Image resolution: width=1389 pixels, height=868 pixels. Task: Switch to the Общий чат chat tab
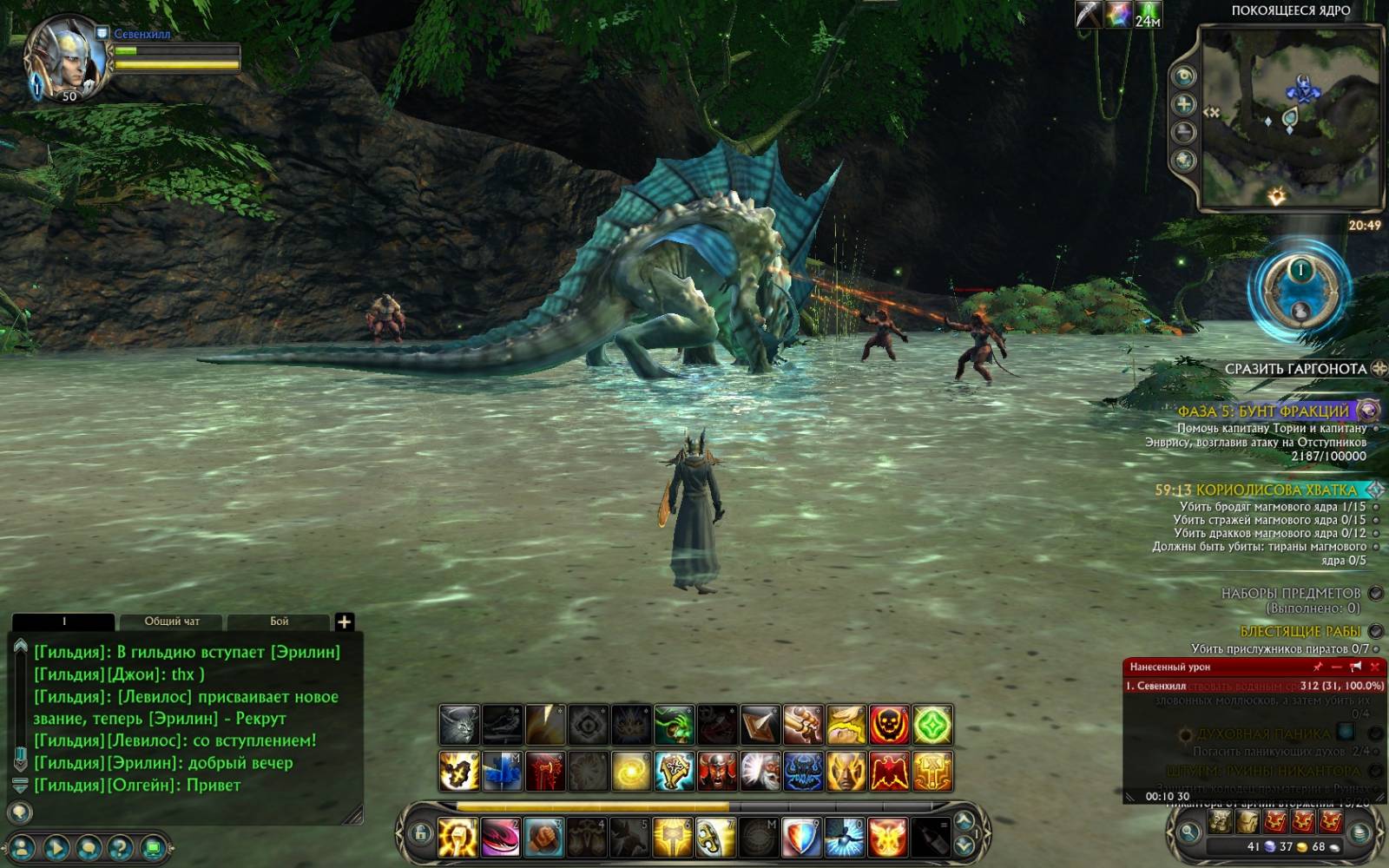pyautogui.click(x=171, y=621)
